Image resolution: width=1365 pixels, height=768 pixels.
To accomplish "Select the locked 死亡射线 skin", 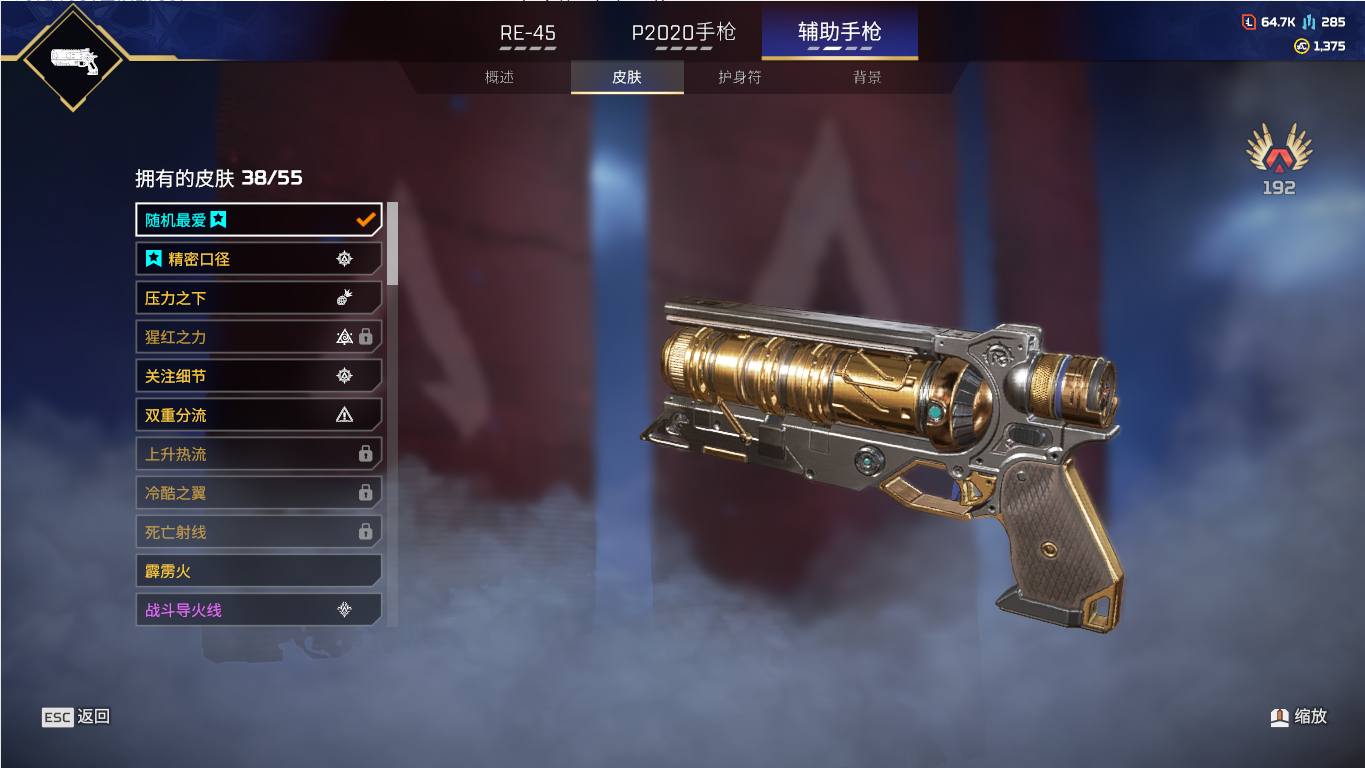I will 258,532.
